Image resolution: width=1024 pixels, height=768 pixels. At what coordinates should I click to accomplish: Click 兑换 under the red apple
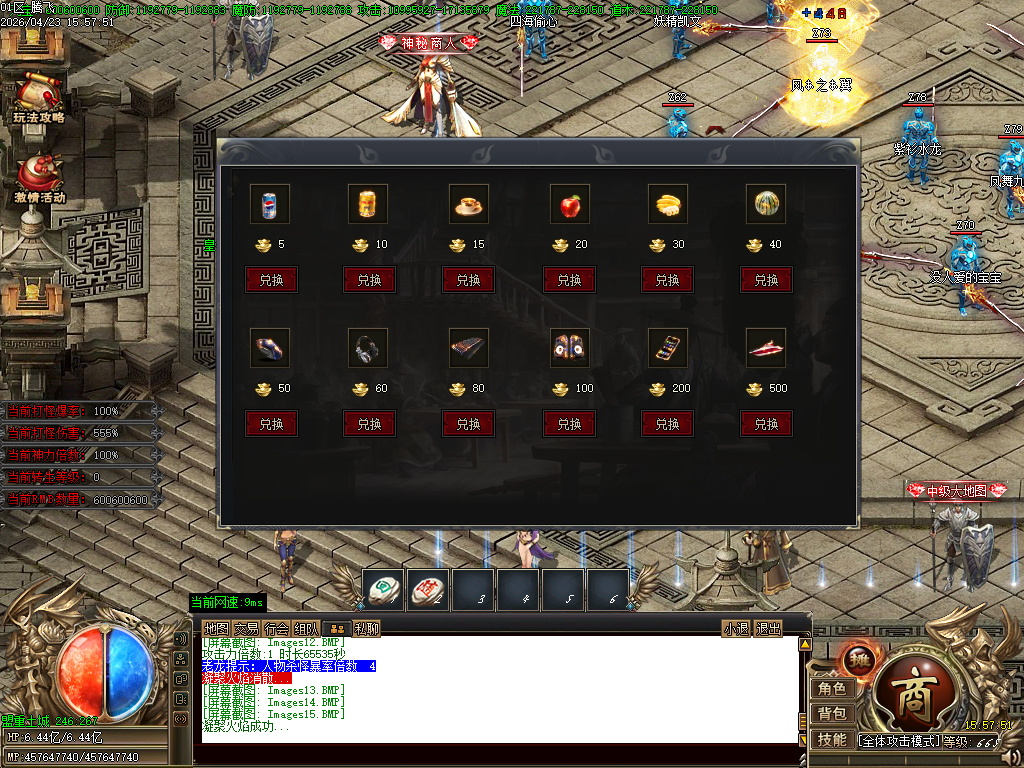(x=569, y=280)
